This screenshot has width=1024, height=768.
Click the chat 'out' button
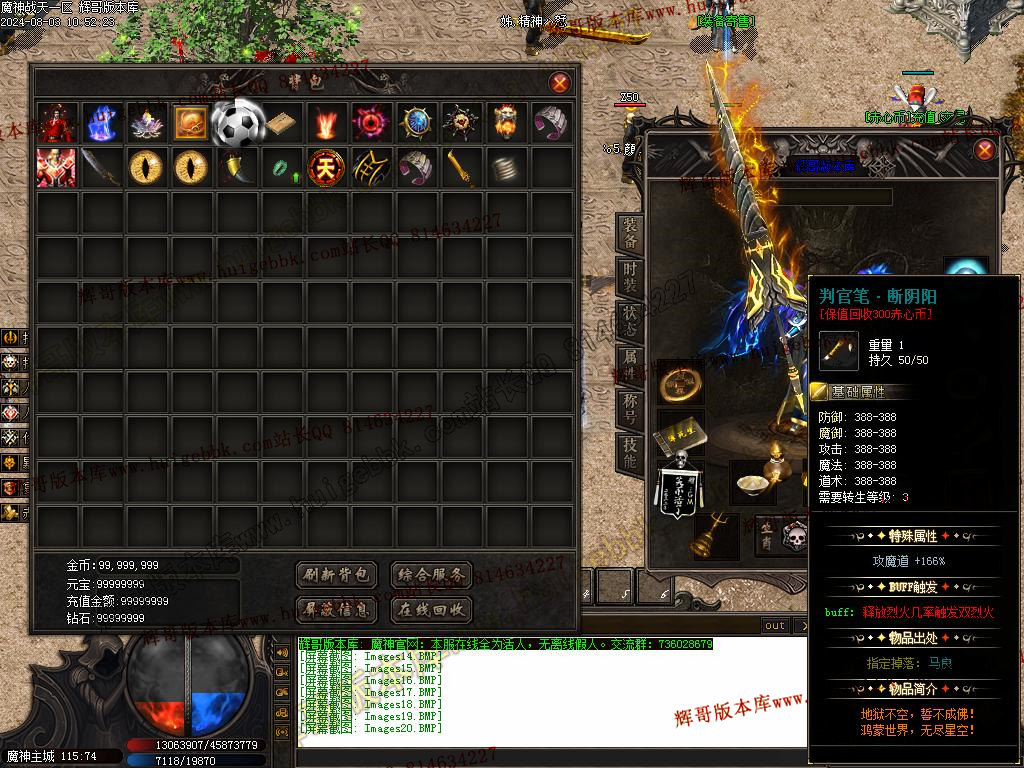775,625
